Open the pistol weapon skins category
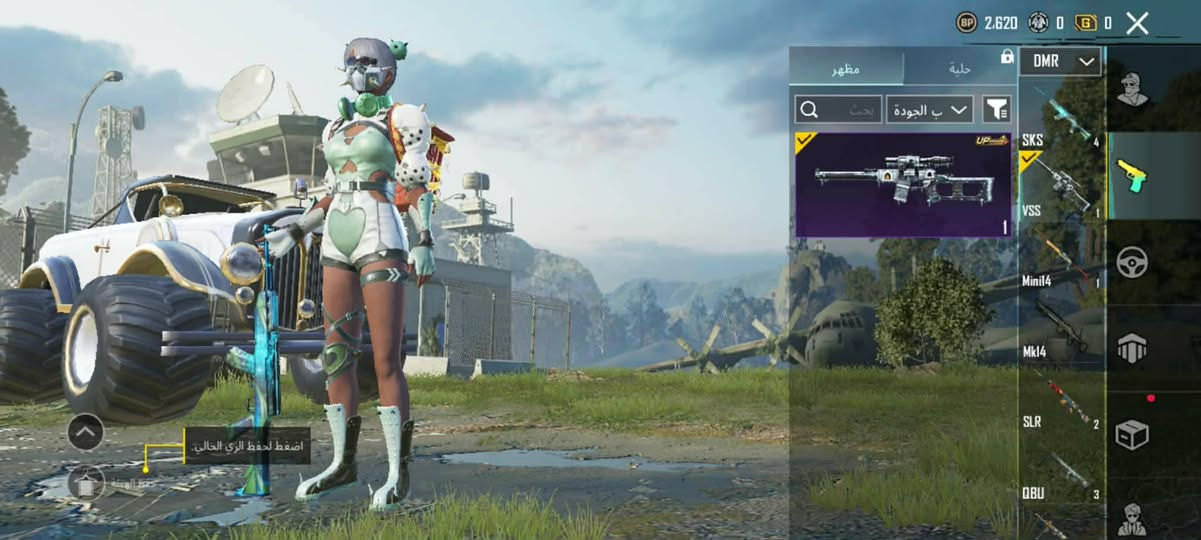 pos(1132,176)
